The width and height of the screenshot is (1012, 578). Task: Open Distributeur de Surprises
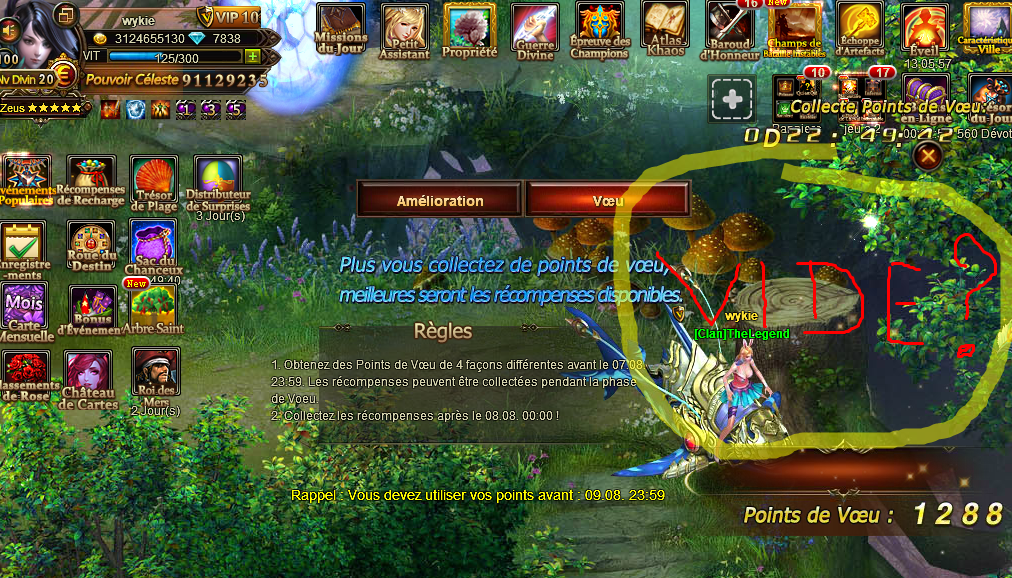(x=217, y=181)
